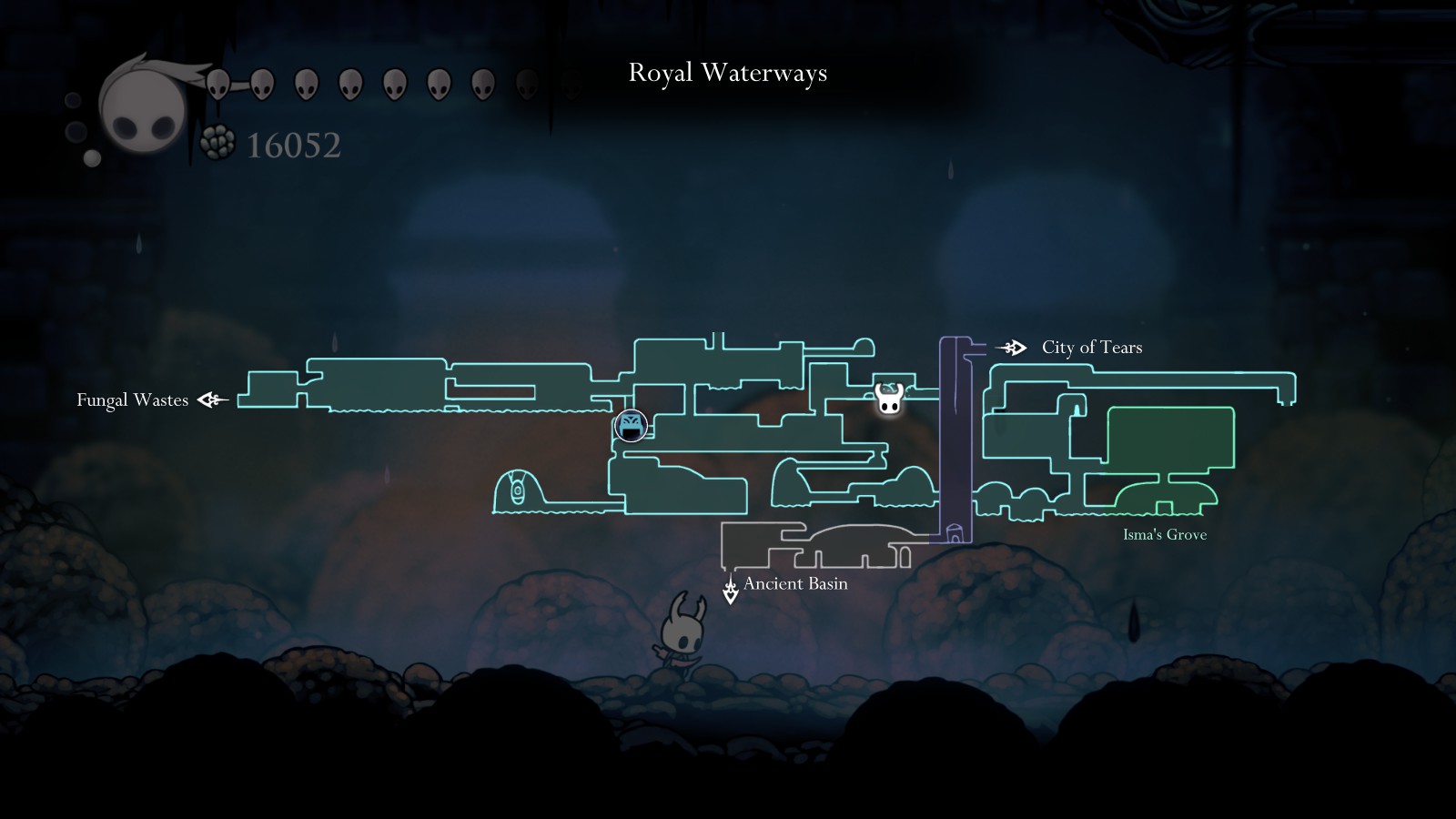
Task: Choose the City of Tears exit arrow
Action: click(1012, 348)
